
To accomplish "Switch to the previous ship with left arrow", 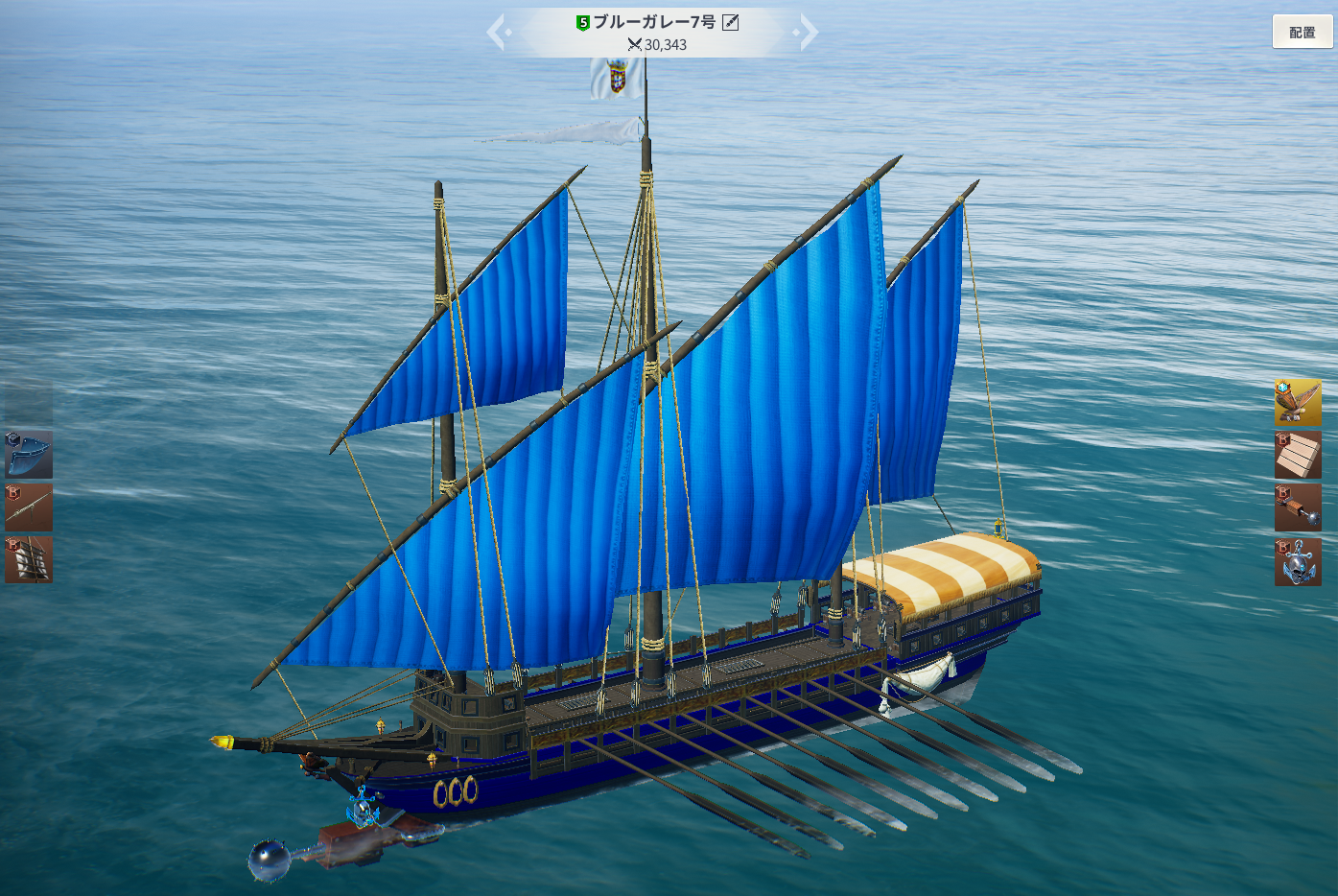I will tap(498, 32).
